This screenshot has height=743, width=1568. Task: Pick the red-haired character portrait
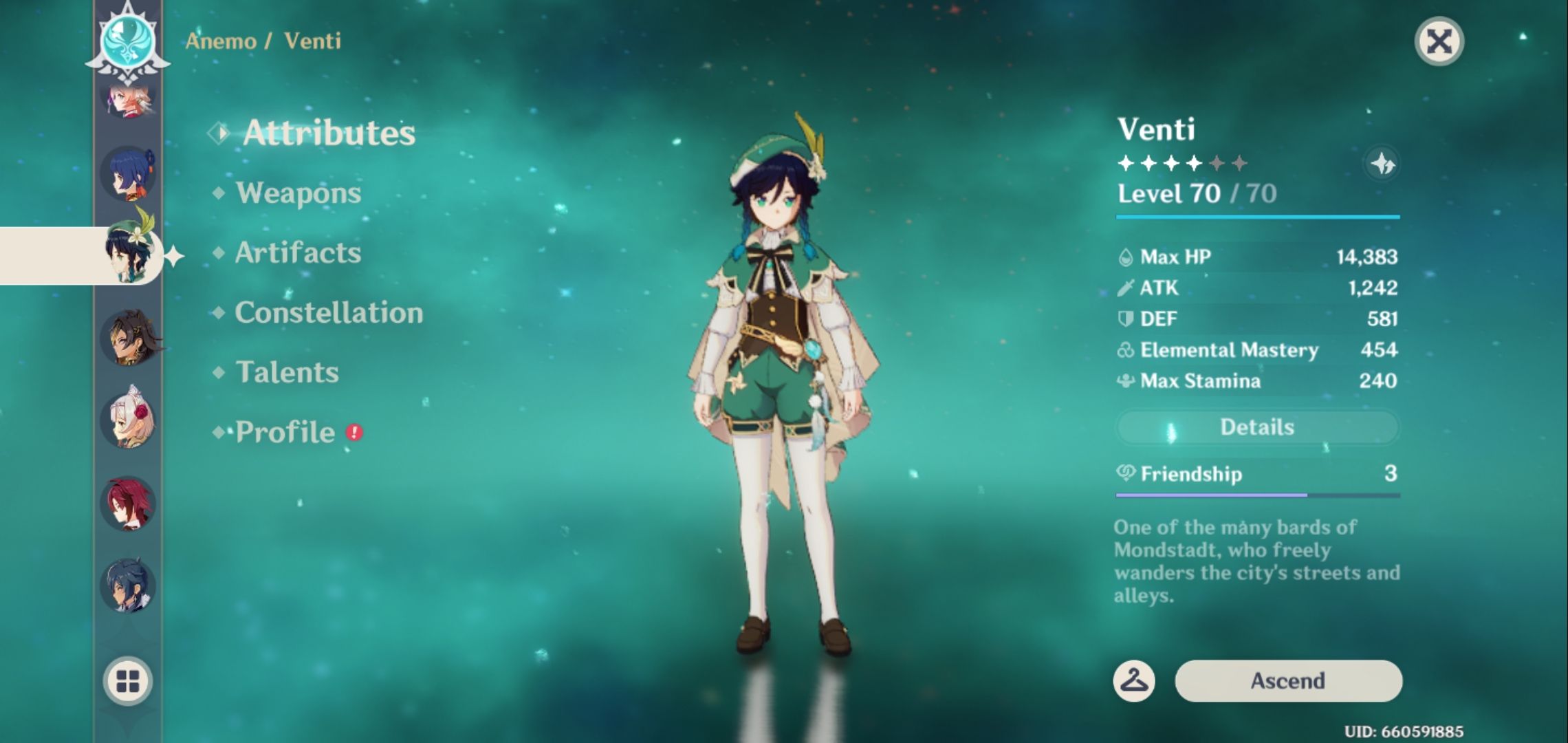[x=128, y=503]
